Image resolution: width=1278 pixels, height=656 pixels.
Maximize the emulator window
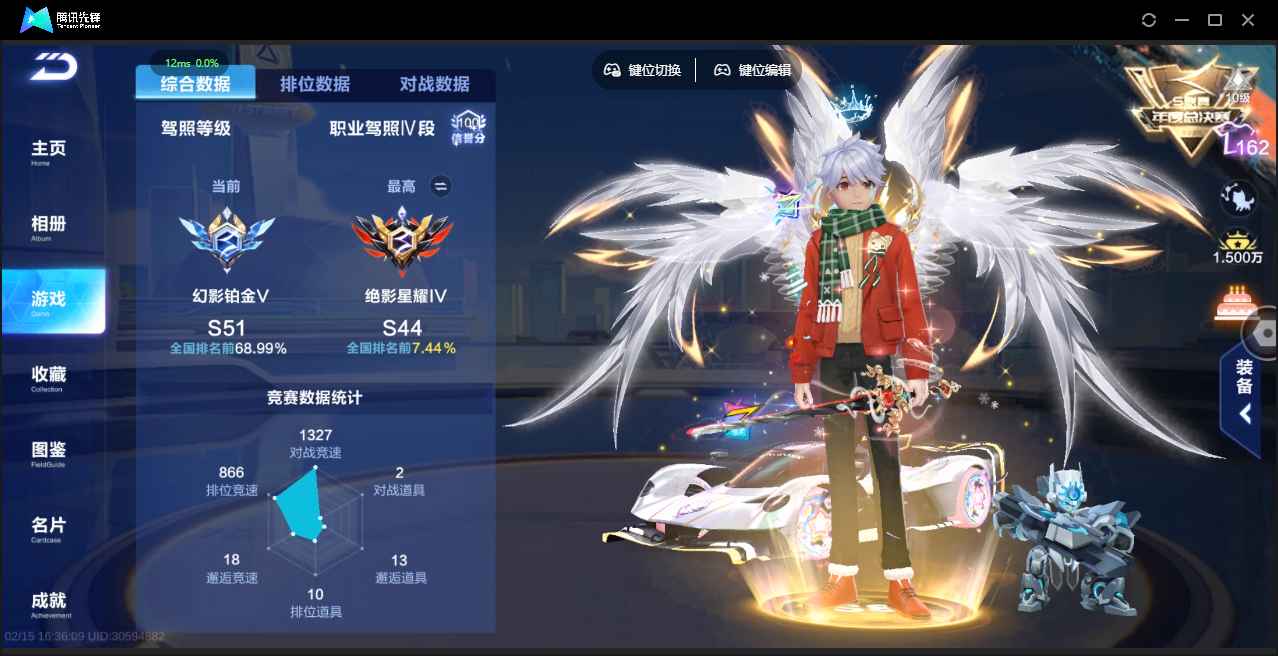1215,20
